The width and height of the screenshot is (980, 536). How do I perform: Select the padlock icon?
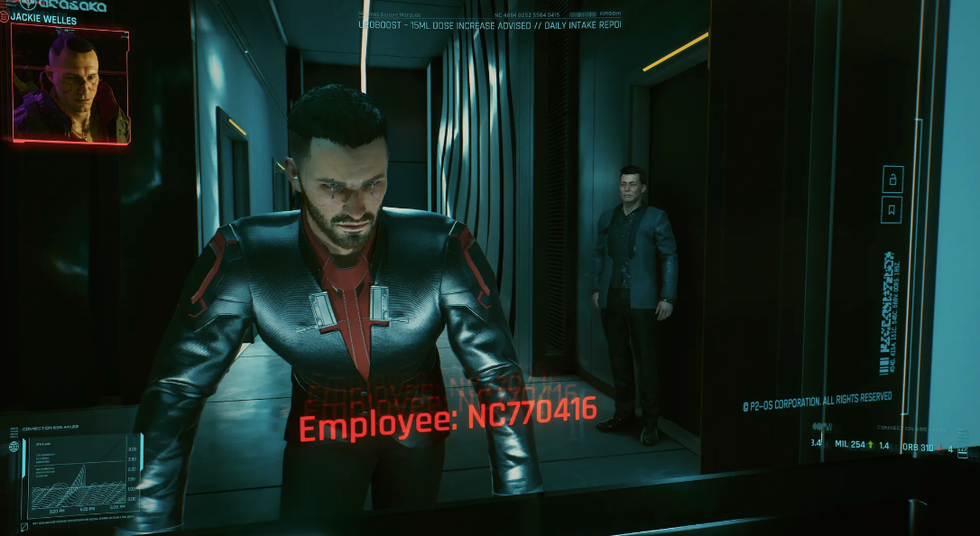[892, 179]
